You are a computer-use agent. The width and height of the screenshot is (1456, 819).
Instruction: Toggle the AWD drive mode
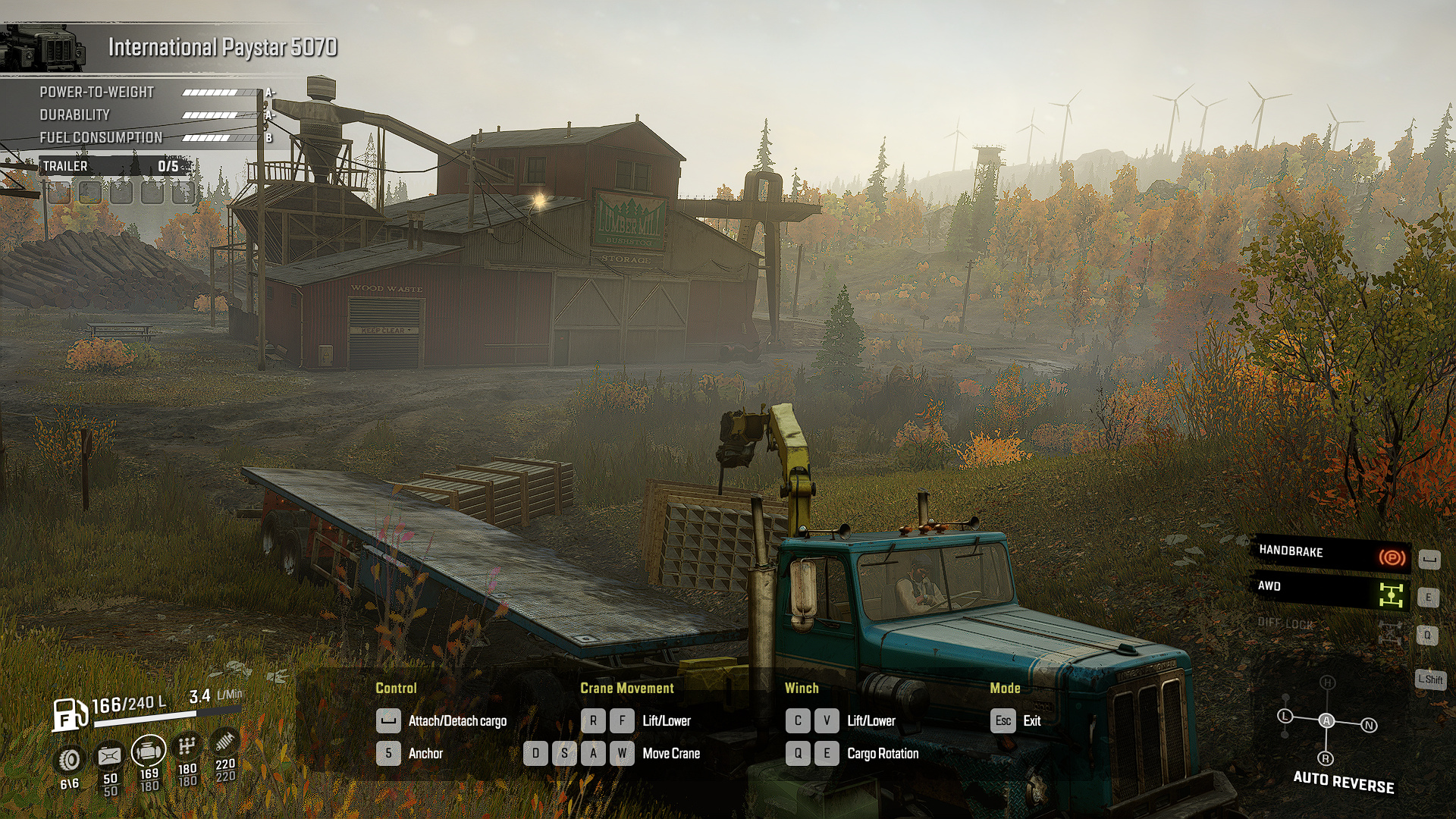1391,595
